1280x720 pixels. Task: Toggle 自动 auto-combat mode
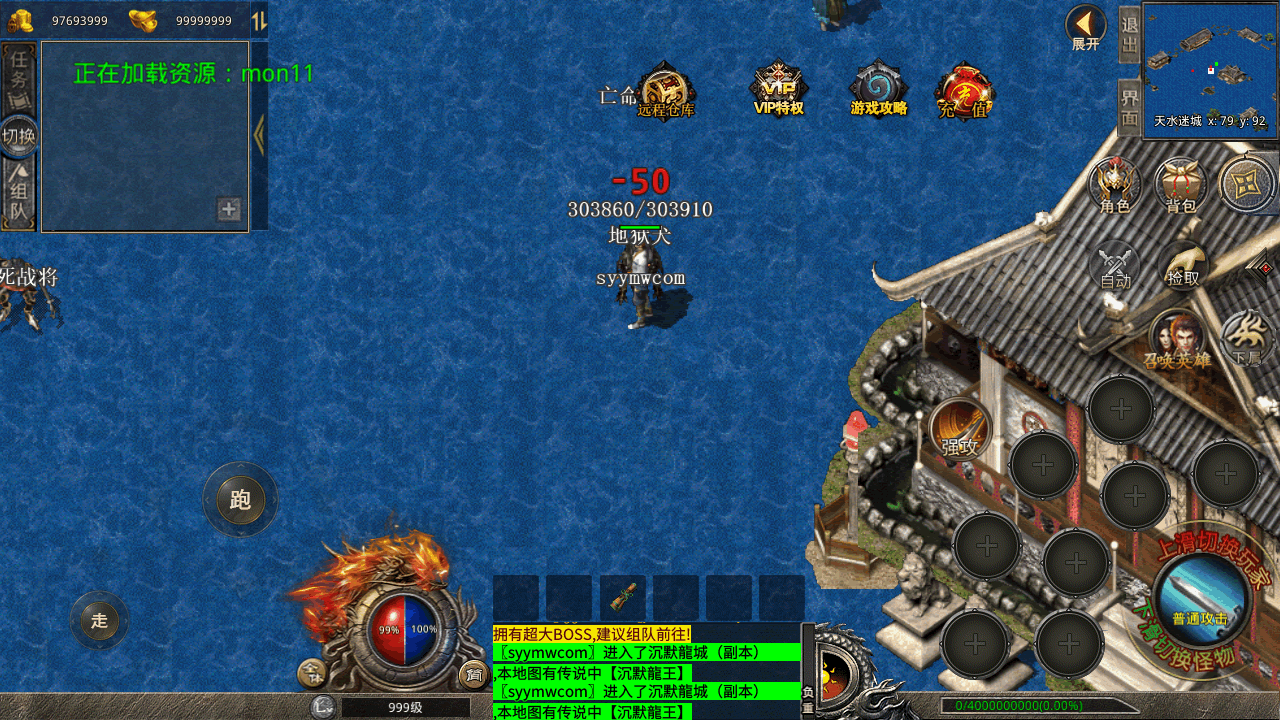pyautogui.click(x=1115, y=266)
